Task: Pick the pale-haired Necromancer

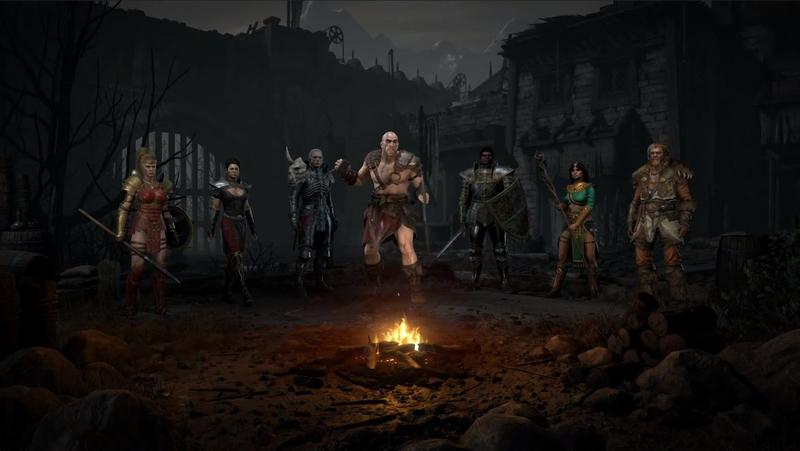Action: (x=311, y=215)
